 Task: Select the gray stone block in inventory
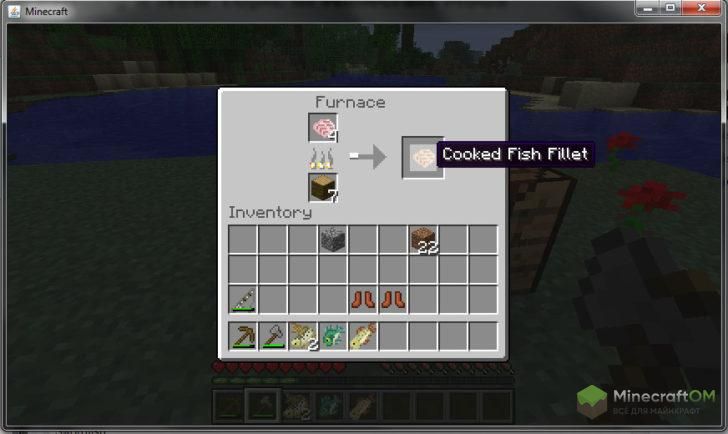333,240
